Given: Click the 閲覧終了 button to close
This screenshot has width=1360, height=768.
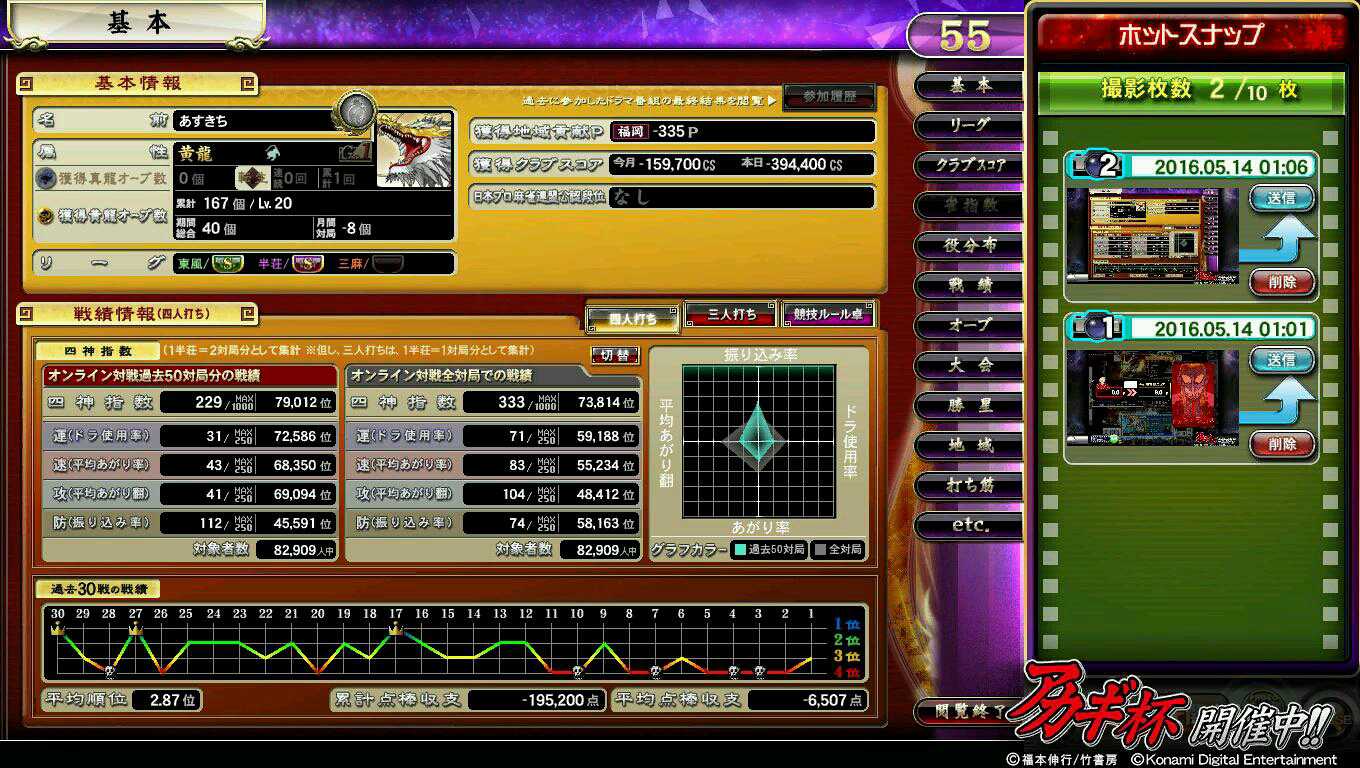Looking at the screenshot, I should click(x=960, y=712).
